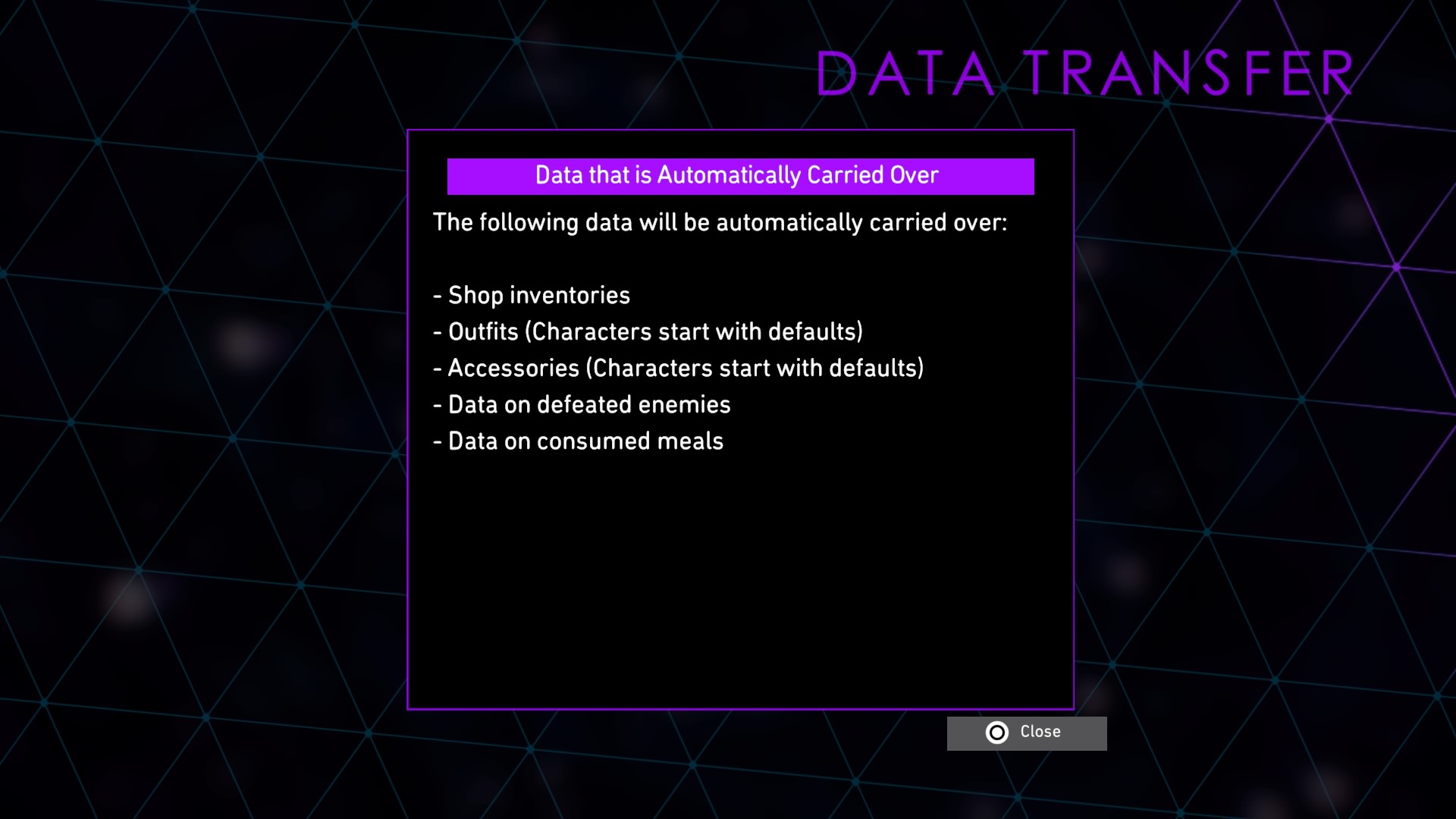Click the intro sentence about carried over data
The width and height of the screenshot is (1456, 819).
(720, 223)
